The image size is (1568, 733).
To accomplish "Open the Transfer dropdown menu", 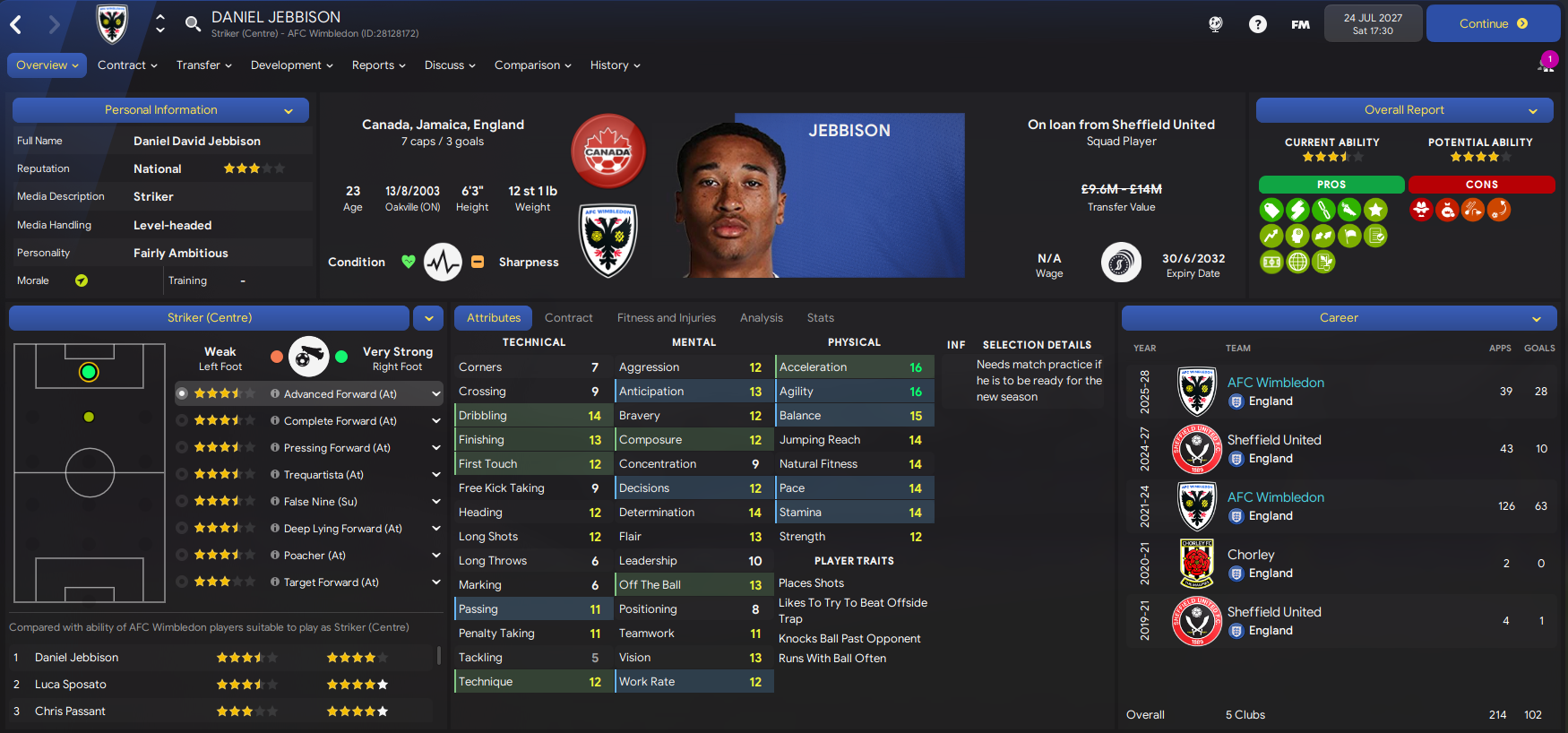I will pos(203,65).
